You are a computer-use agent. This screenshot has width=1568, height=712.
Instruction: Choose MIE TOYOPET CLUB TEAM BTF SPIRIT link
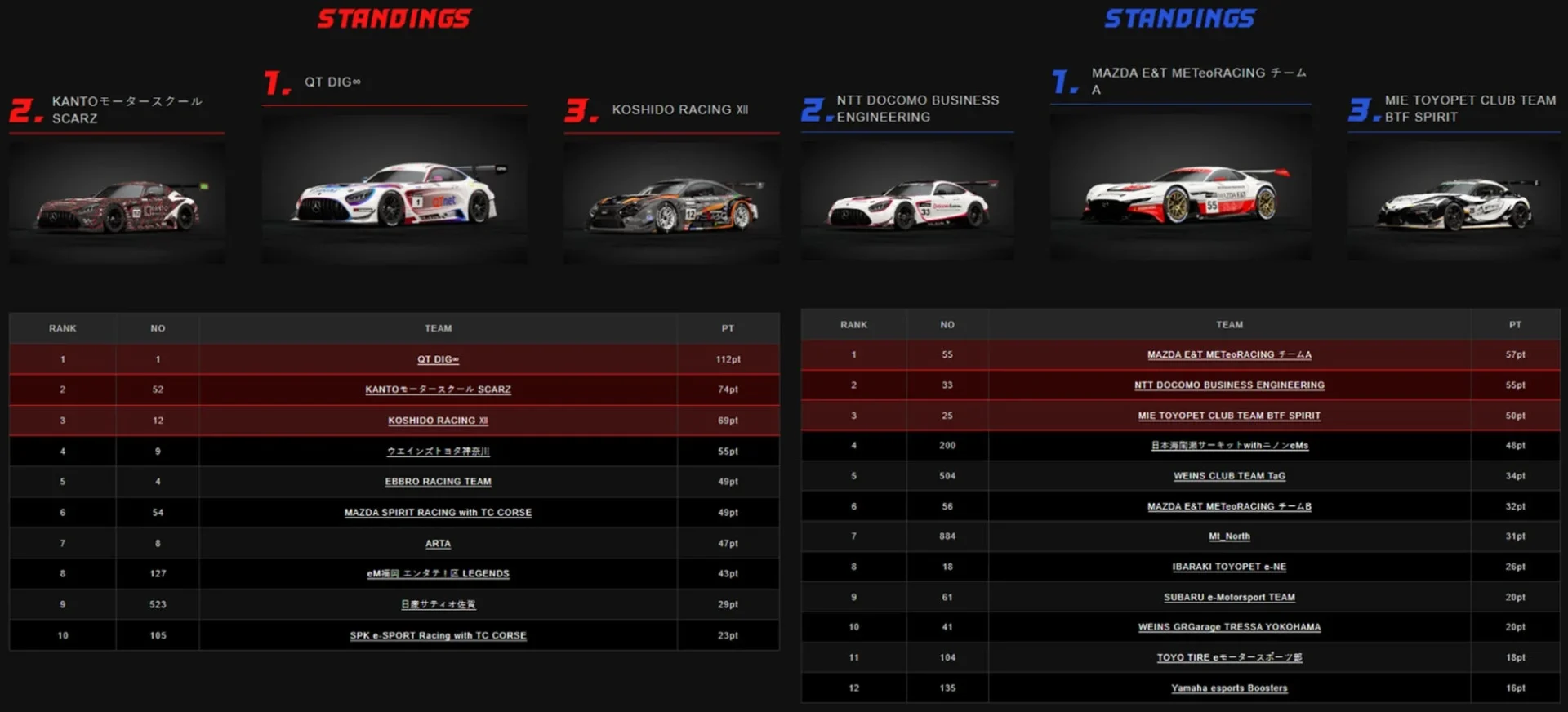pos(1229,416)
